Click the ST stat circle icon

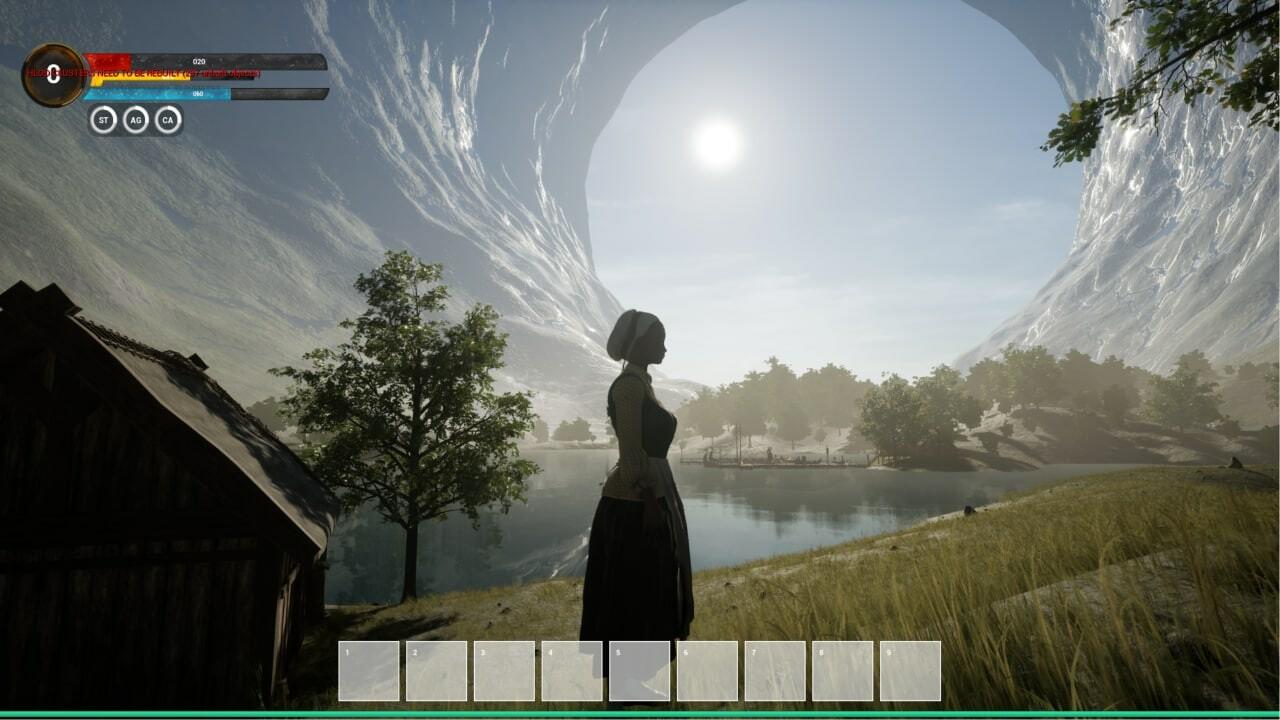pyautogui.click(x=103, y=120)
